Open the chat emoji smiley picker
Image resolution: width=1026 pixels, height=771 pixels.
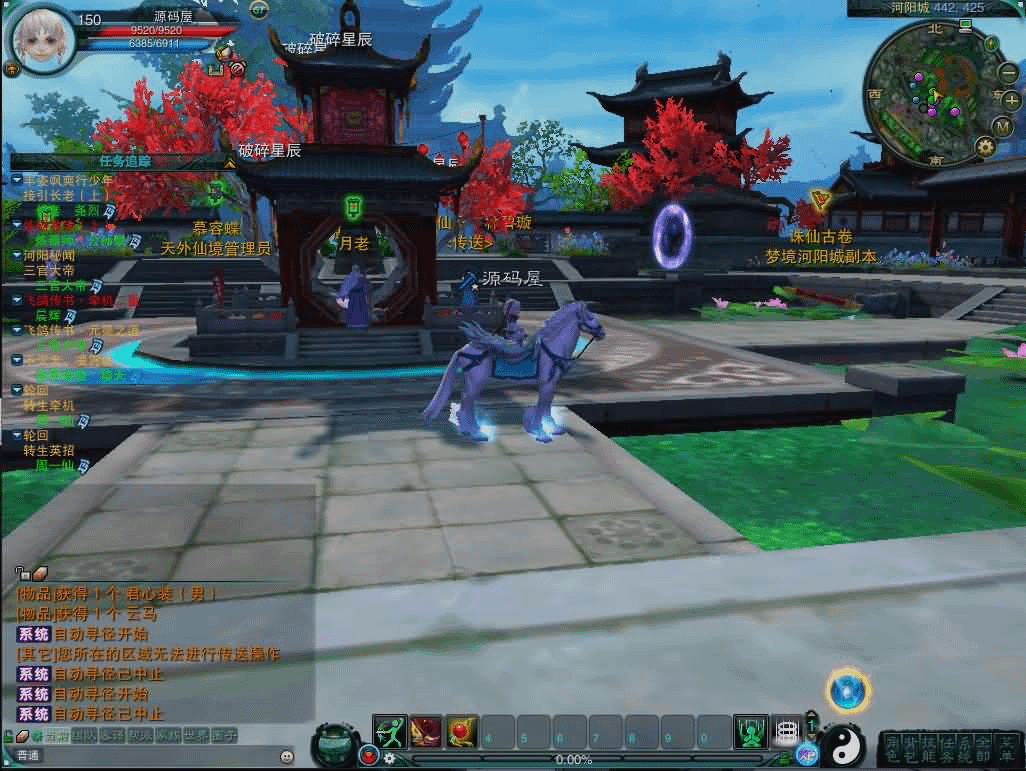pyautogui.click(x=287, y=756)
